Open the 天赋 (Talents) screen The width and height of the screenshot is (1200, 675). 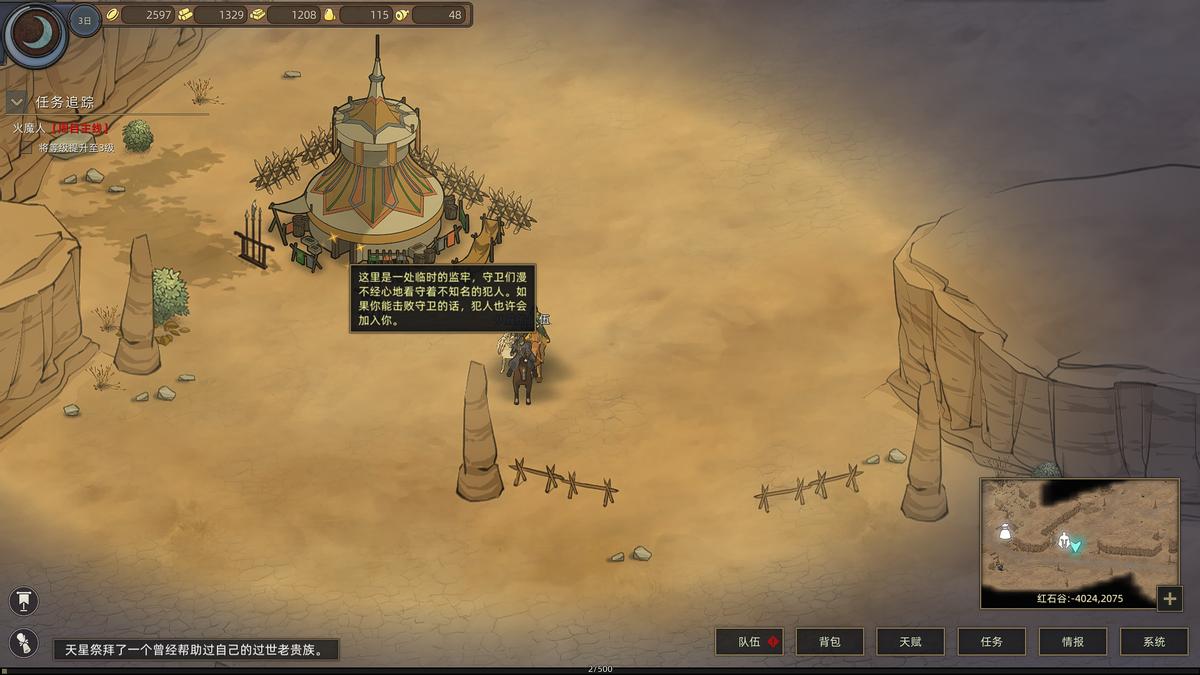coord(910,642)
